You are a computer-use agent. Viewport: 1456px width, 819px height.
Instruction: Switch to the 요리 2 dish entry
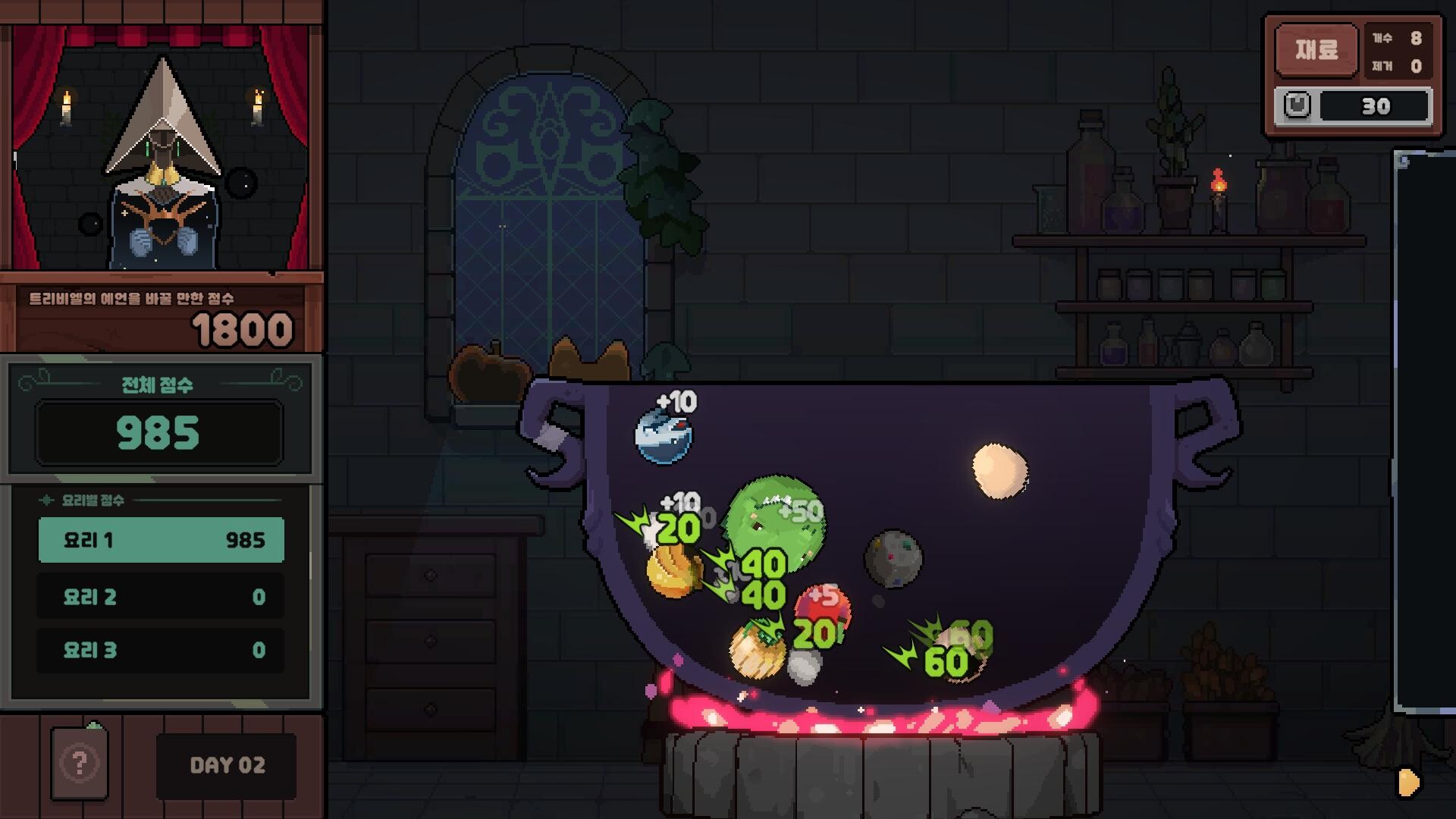point(161,596)
